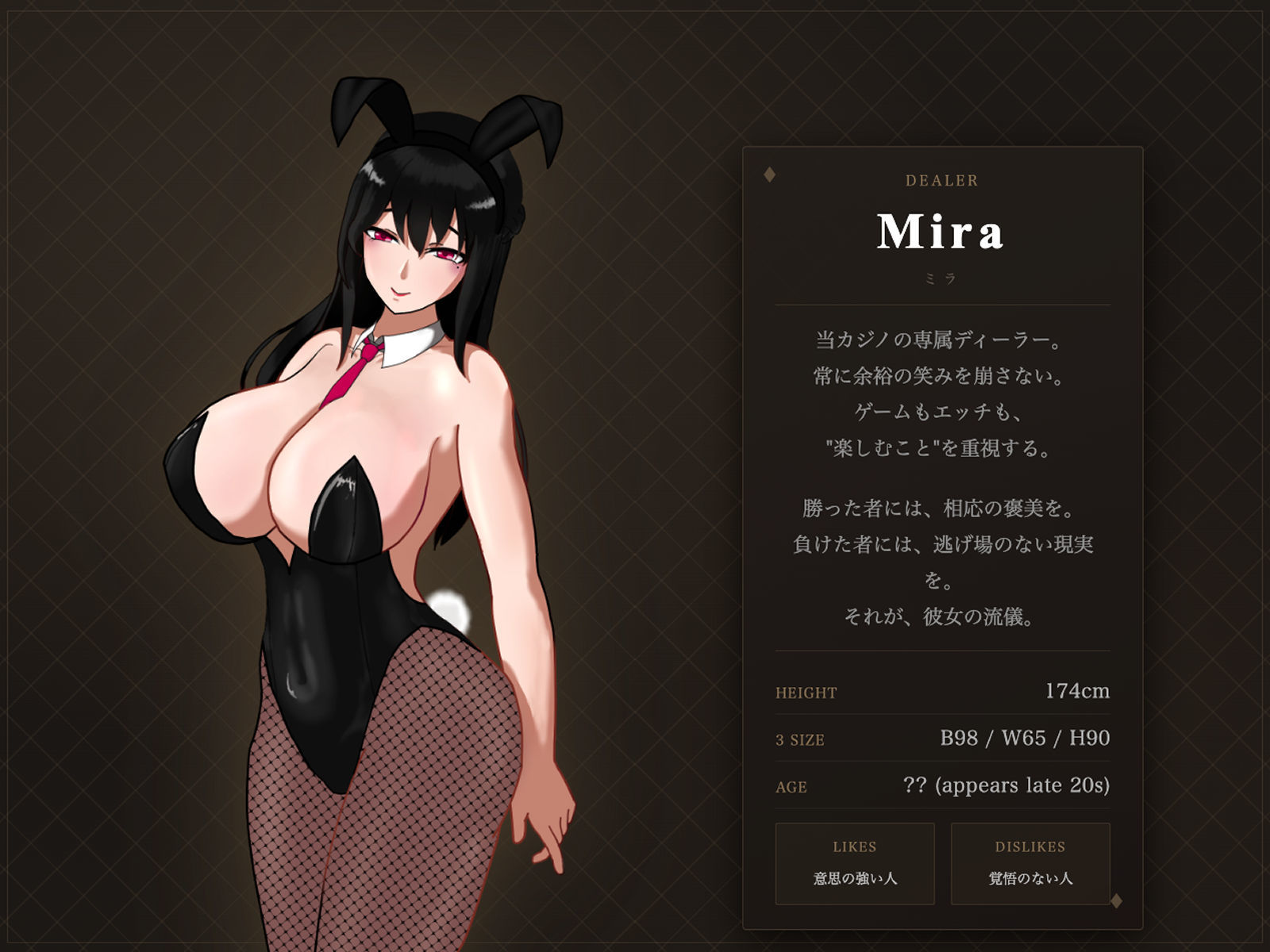Click the diamond icon at panel top-left
This screenshot has height=952, width=1270.
click(x=768, y=173)
